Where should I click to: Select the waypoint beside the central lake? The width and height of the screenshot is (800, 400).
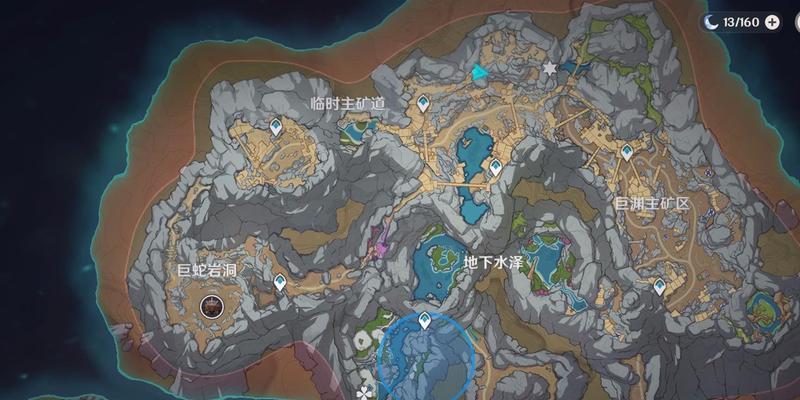pos(495,167)
